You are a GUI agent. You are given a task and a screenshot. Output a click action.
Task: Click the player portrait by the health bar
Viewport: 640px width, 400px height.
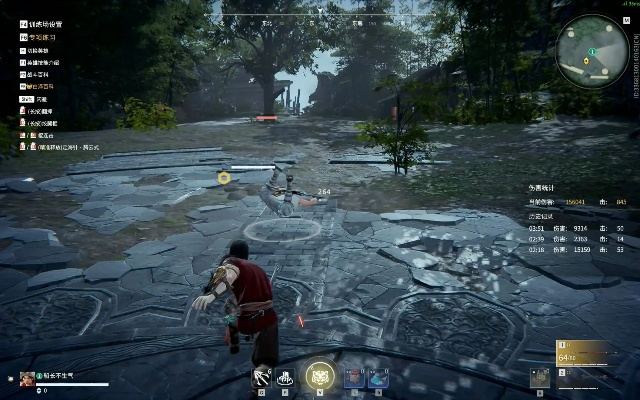pyautogui.click(x=27, y=378)
